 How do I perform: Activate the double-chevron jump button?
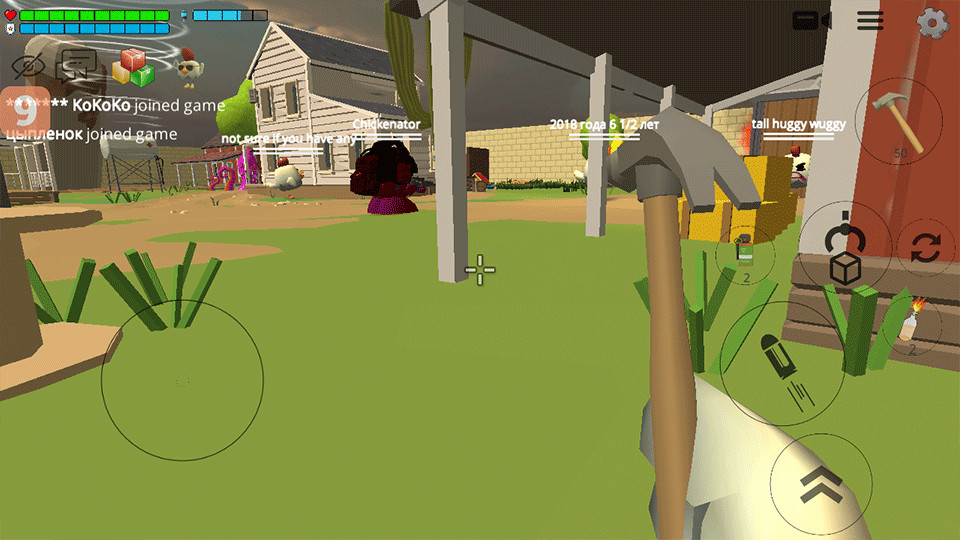(821, 485)
